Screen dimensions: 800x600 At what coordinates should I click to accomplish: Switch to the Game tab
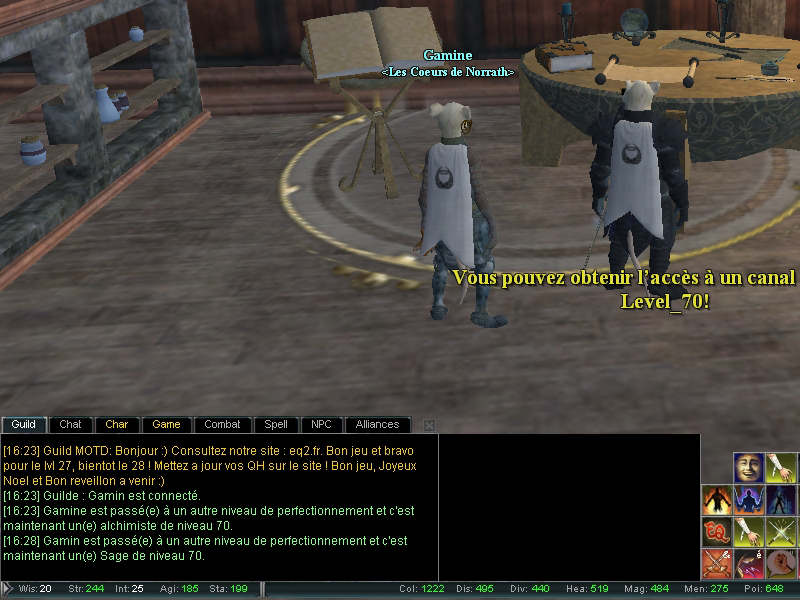tap(166, 425)
